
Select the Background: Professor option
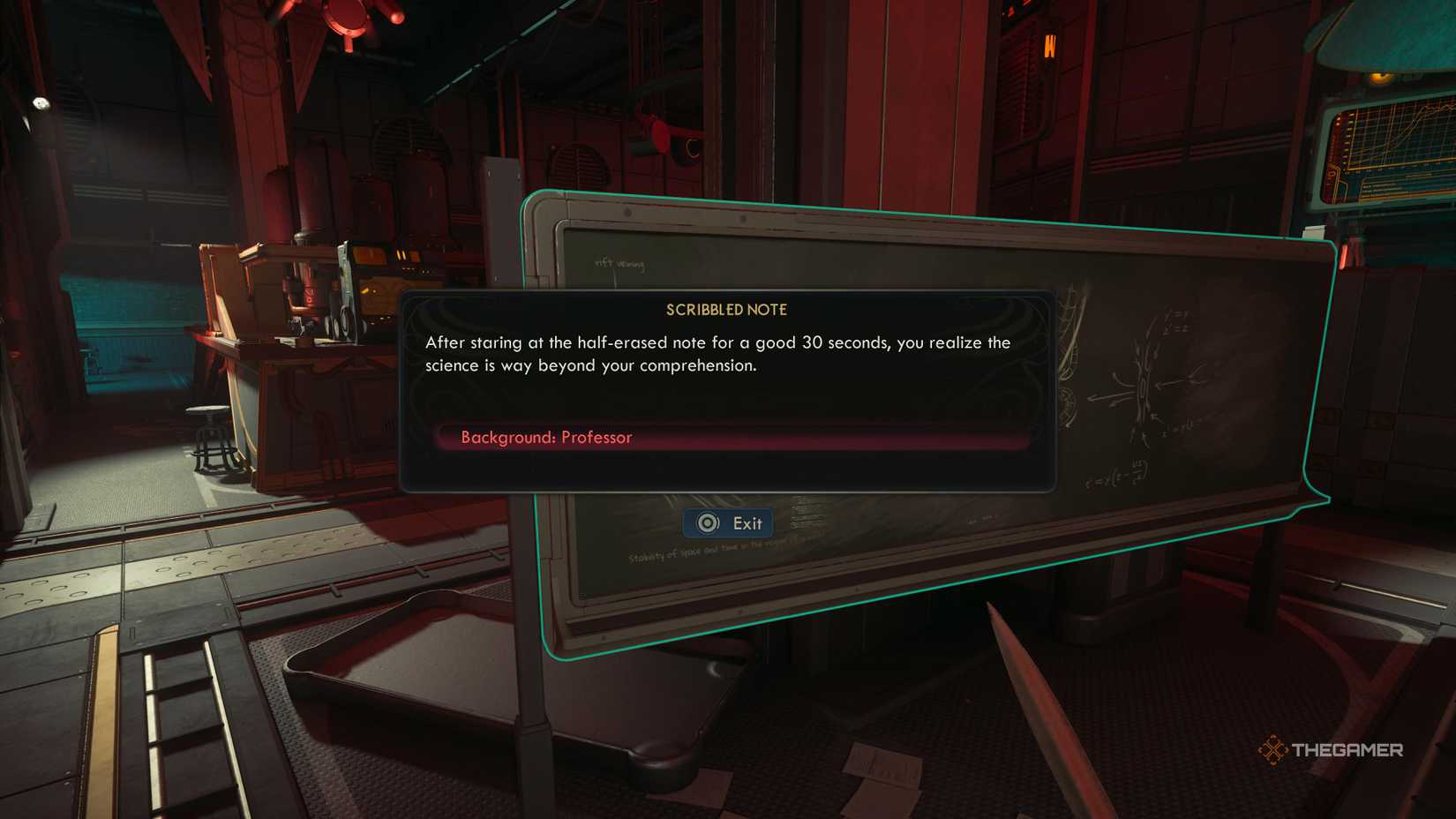pyautogui.click(x=547, y=437)
